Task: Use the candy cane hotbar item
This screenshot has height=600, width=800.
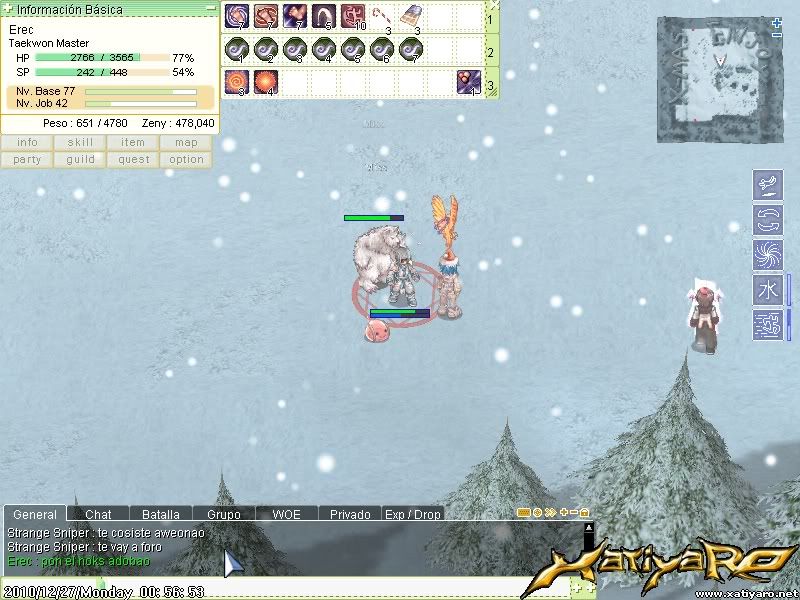Action: (x=383, y=16)
